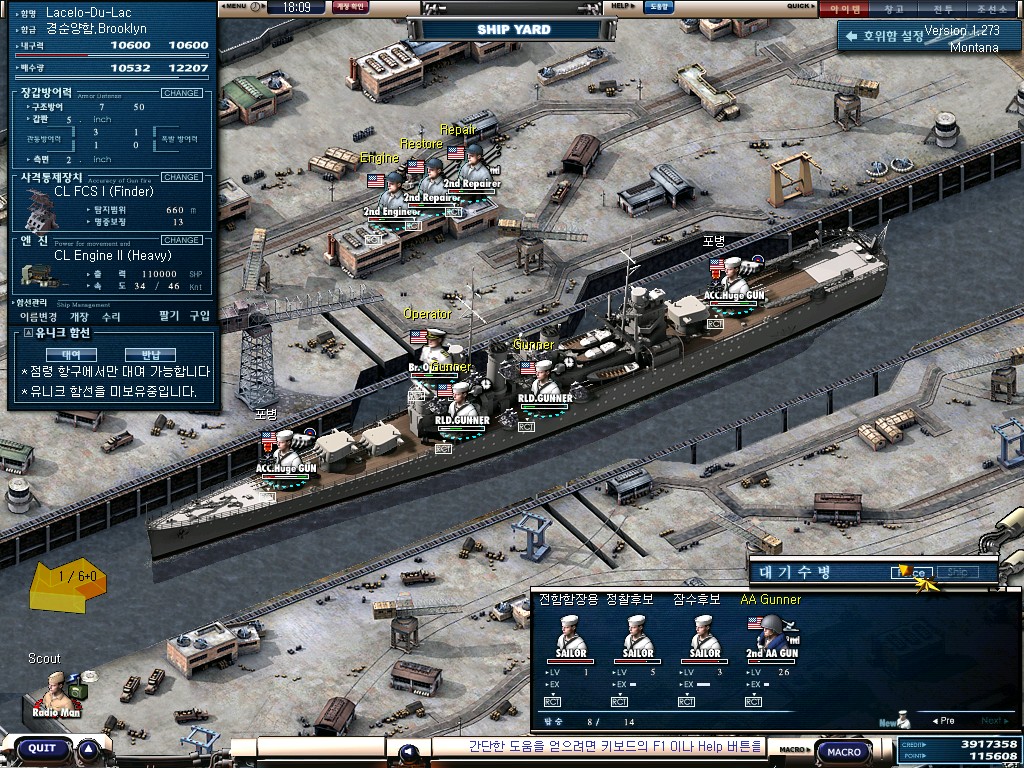The image size is (1024, 768).
Task: Open 구입 to buy a ship
Action: point(200,316)
